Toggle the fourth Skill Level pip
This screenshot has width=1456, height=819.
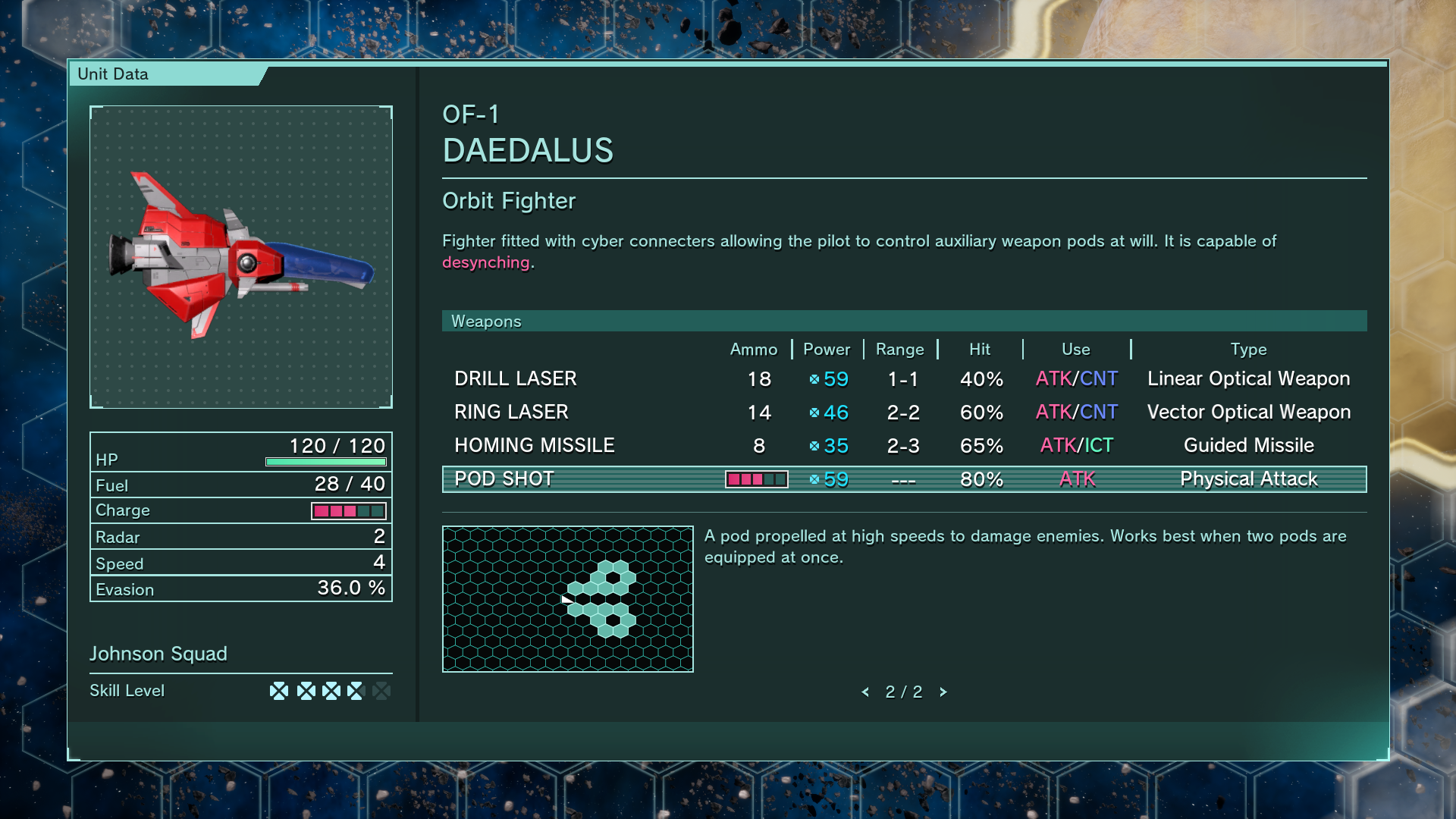[x=354, y=691]
